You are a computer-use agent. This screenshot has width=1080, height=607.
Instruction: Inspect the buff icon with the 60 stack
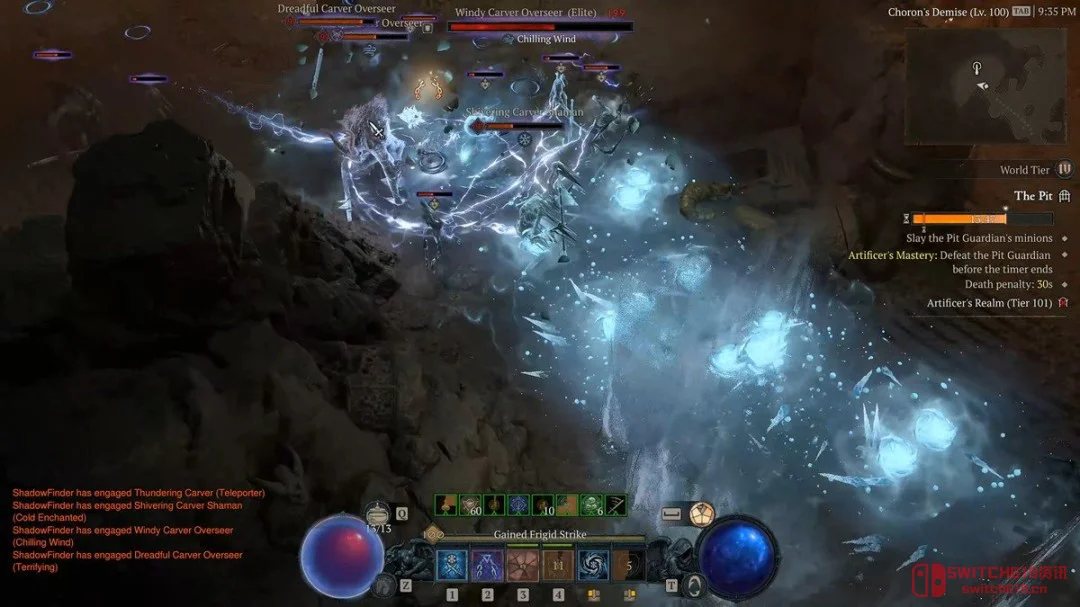point(469,506)
